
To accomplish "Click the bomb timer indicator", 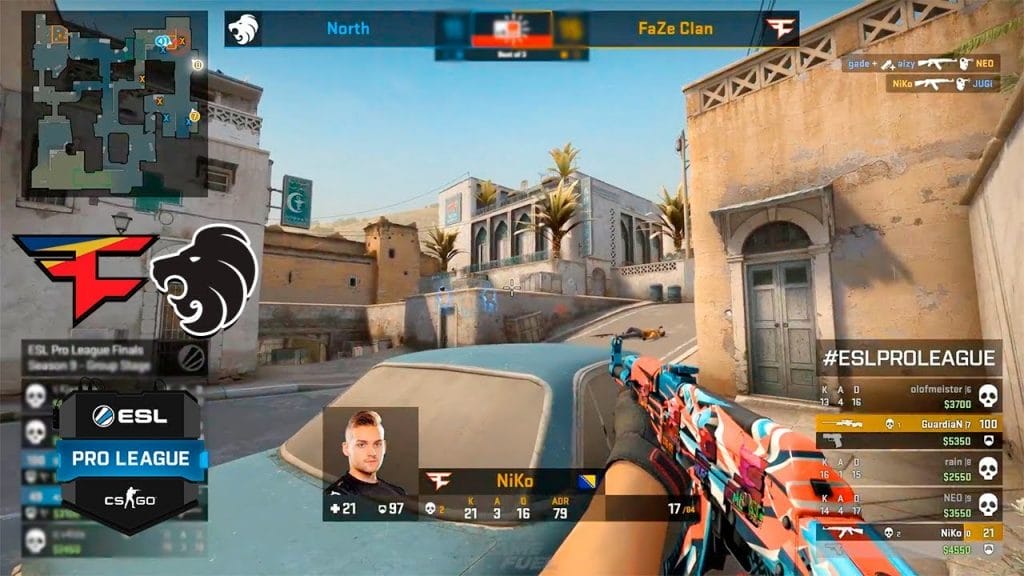I will (x=510, y=29).
